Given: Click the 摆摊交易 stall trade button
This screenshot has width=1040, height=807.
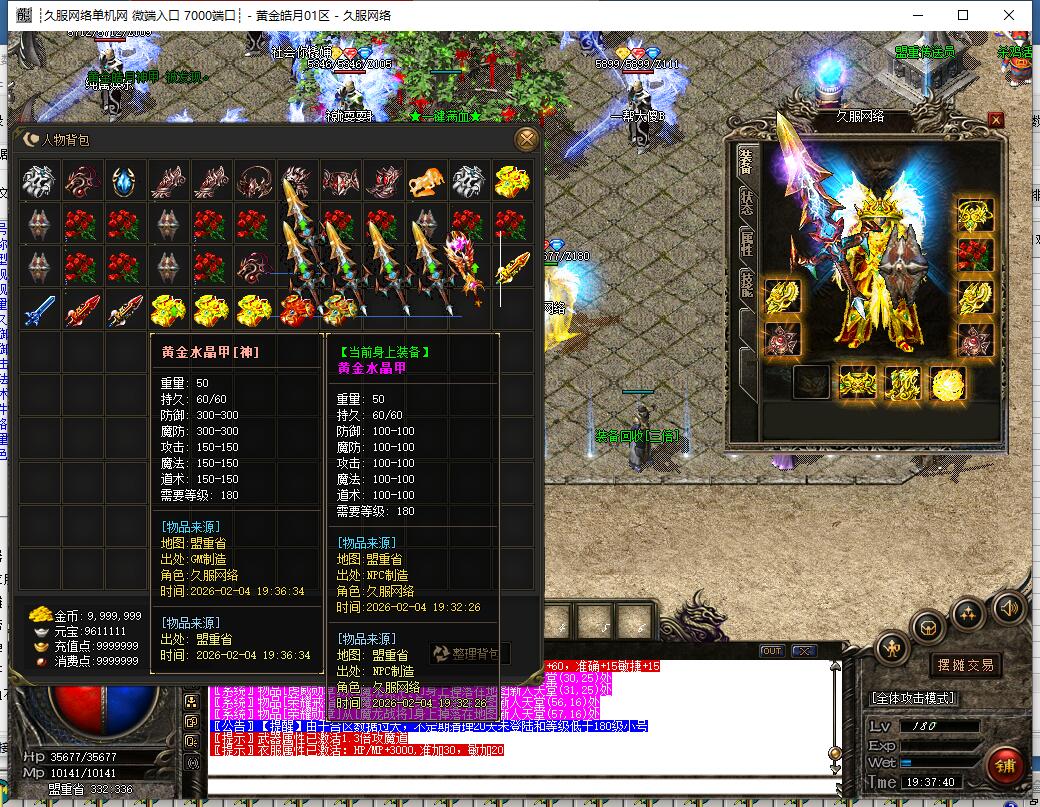Looking at the screenshot, I should 965,665.
